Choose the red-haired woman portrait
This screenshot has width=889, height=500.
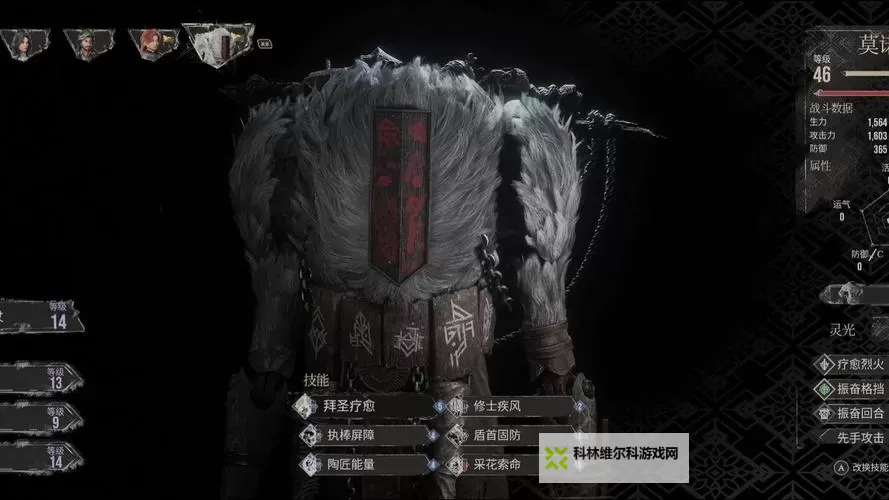(151, 45)
